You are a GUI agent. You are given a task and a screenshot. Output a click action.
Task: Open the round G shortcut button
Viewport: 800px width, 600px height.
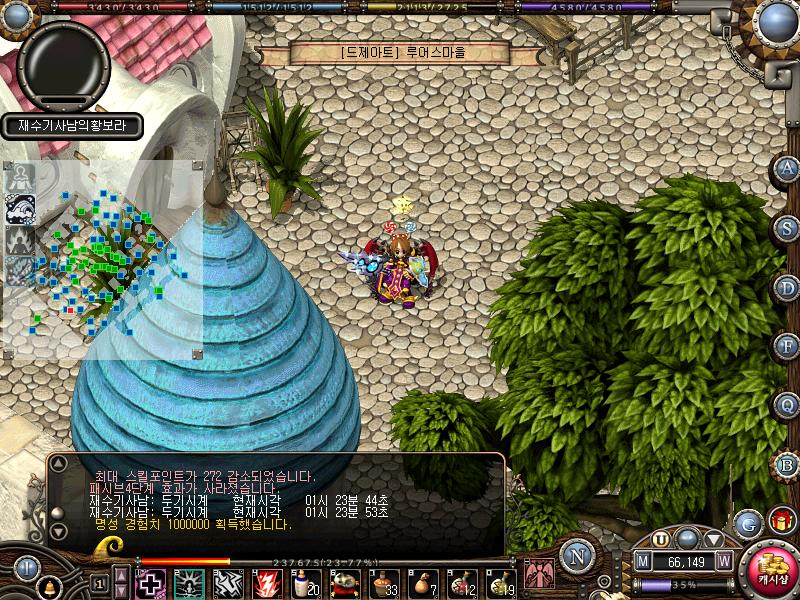click(748, 523)
